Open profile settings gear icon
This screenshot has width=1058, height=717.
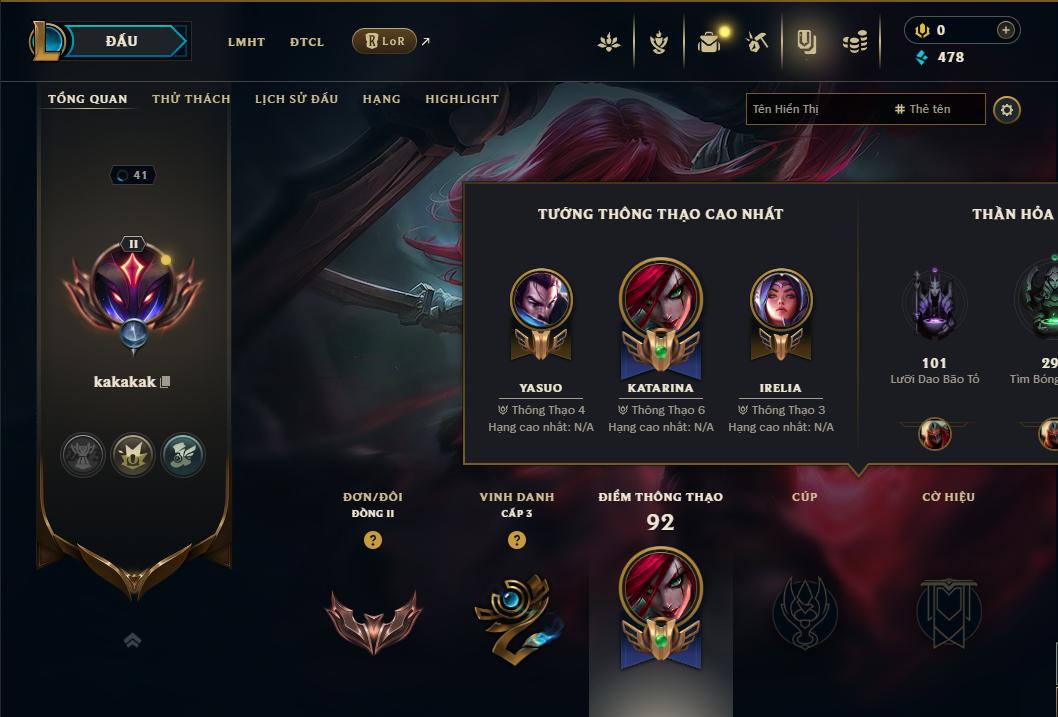point(1007,109)
